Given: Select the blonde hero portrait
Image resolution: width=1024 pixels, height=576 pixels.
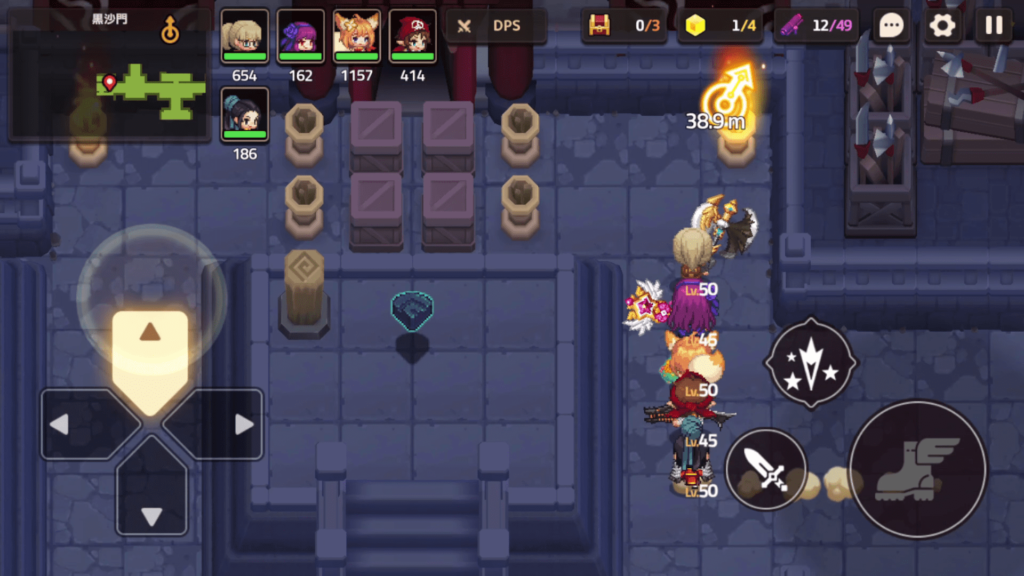Looking at the screenshot, I should 244,37.
